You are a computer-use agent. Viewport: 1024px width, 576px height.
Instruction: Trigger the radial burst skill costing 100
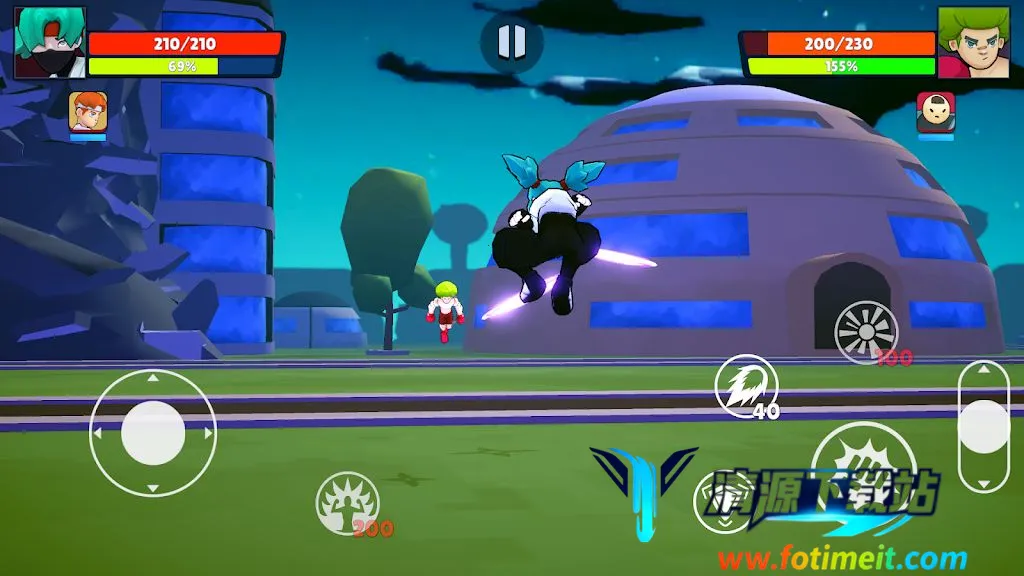pyautogui.click(x=866, y=332)
